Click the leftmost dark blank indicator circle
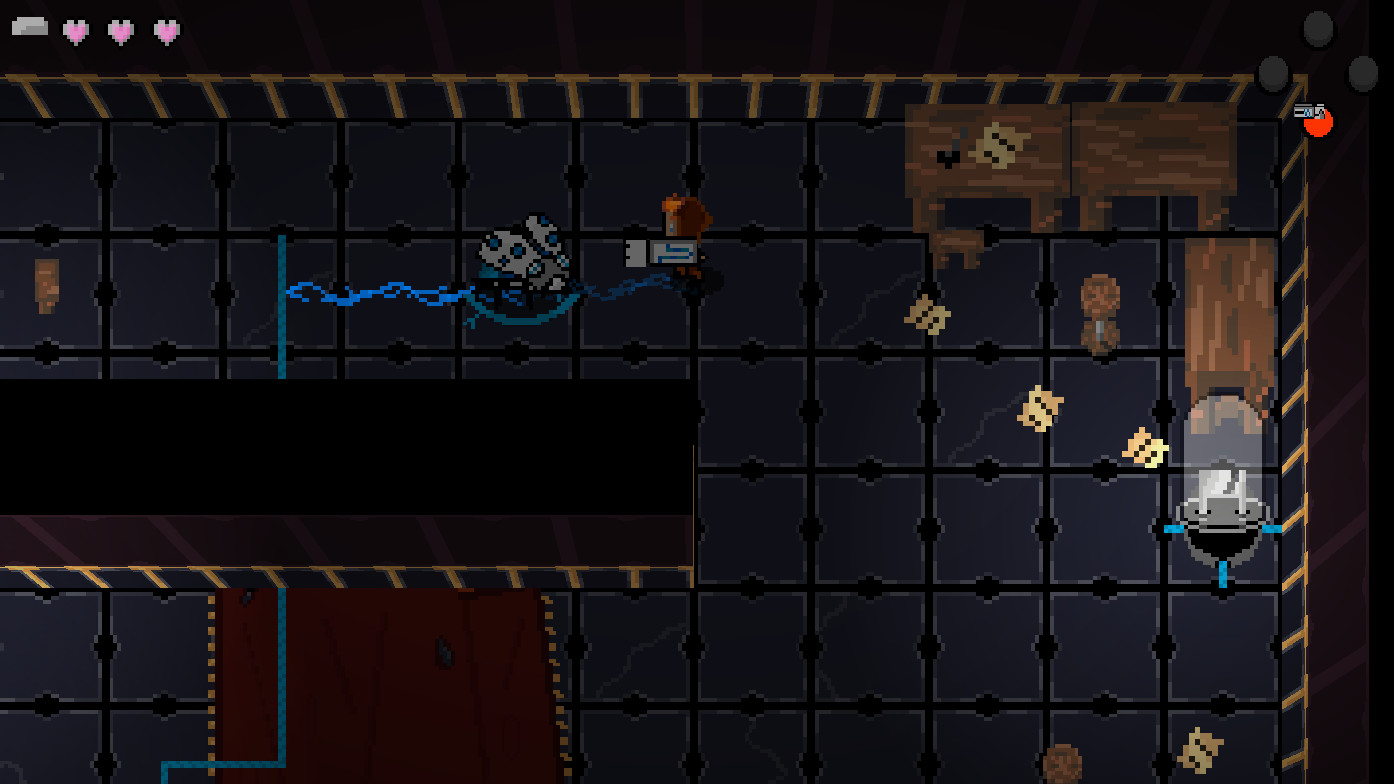The width and height of the screenshot is (1394, 784). (x=1272, y=73)
